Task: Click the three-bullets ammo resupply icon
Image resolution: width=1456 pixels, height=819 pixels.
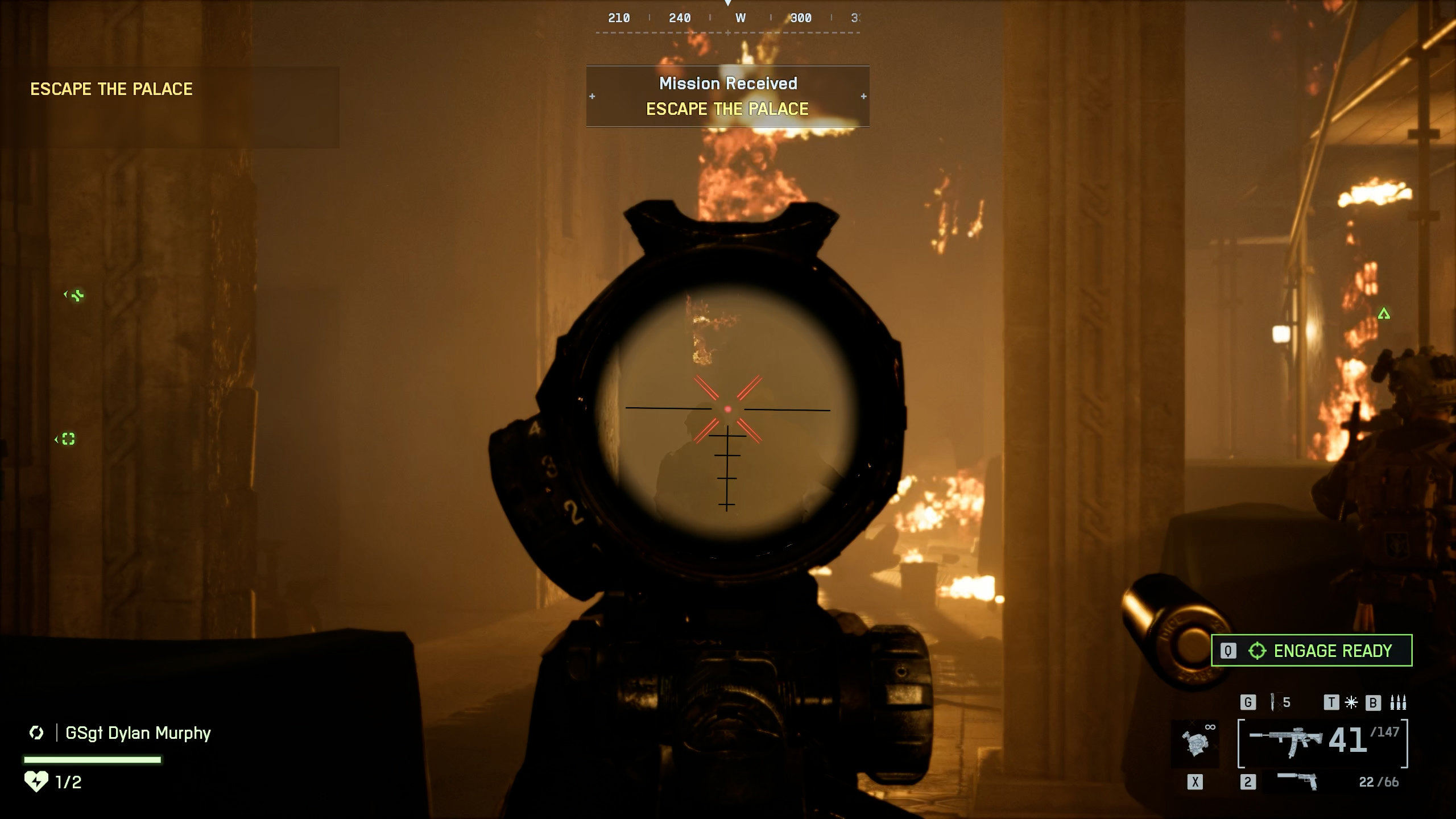Action: (1398, 702)
